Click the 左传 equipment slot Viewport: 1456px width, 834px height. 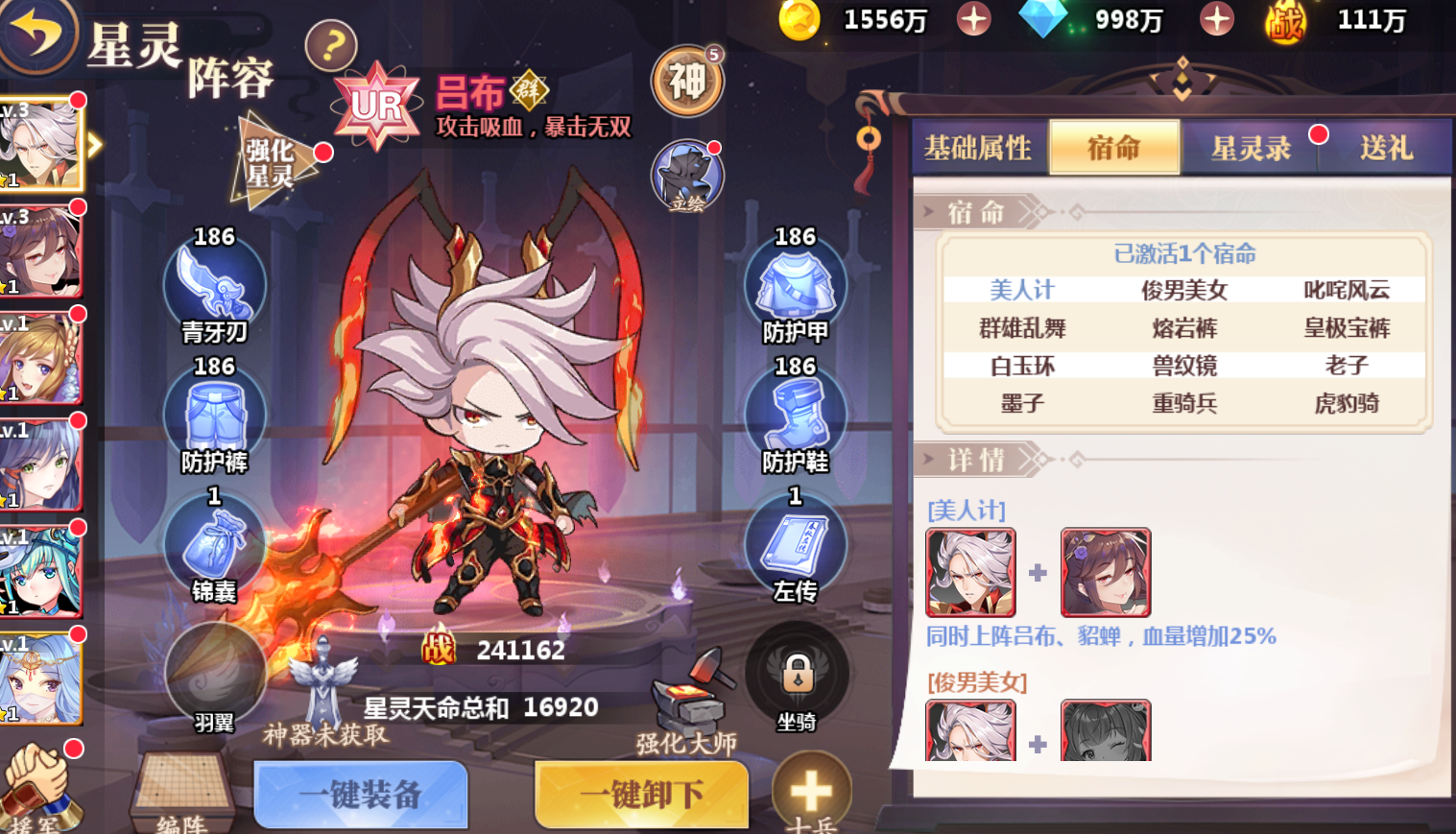[x=795, y=544]
